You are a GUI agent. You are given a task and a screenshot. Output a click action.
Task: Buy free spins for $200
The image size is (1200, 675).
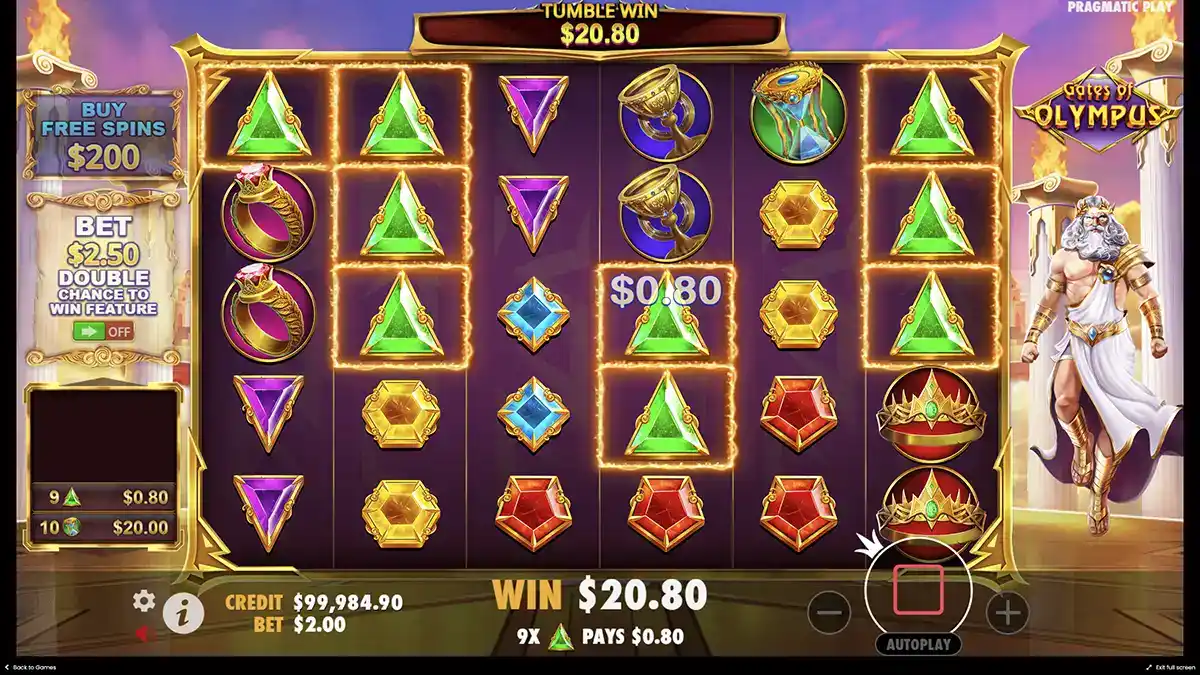tap(102, 135)
